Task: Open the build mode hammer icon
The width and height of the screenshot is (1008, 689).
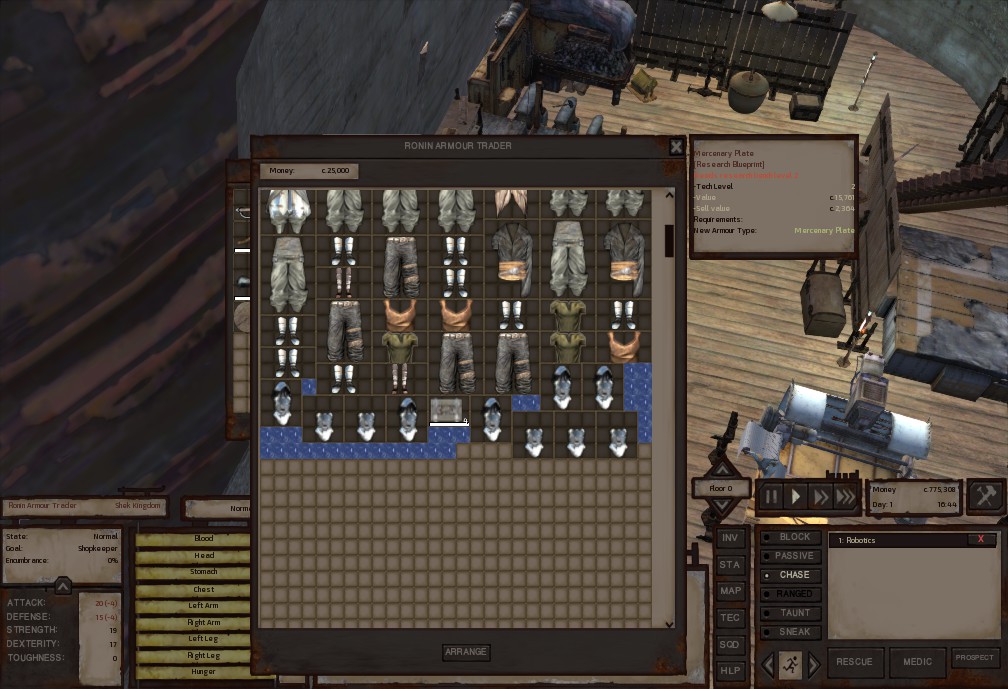Action: coord(985,496)
